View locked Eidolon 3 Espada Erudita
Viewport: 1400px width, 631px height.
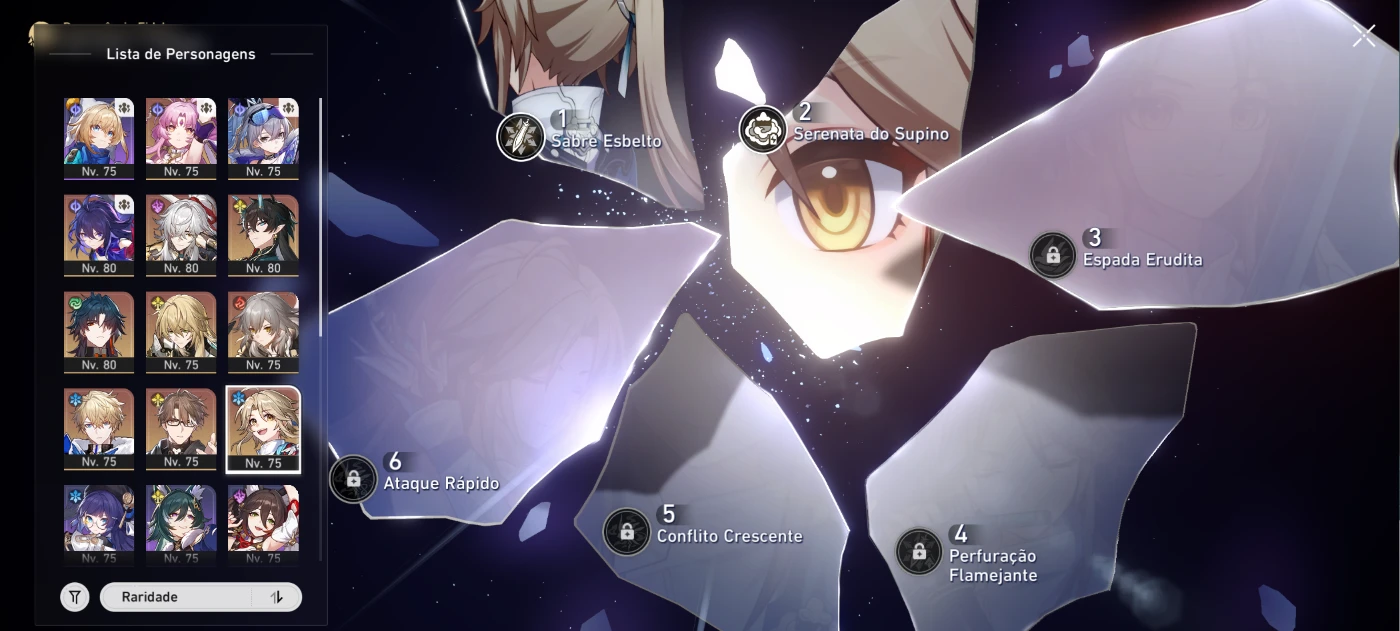pos(1053,254)
